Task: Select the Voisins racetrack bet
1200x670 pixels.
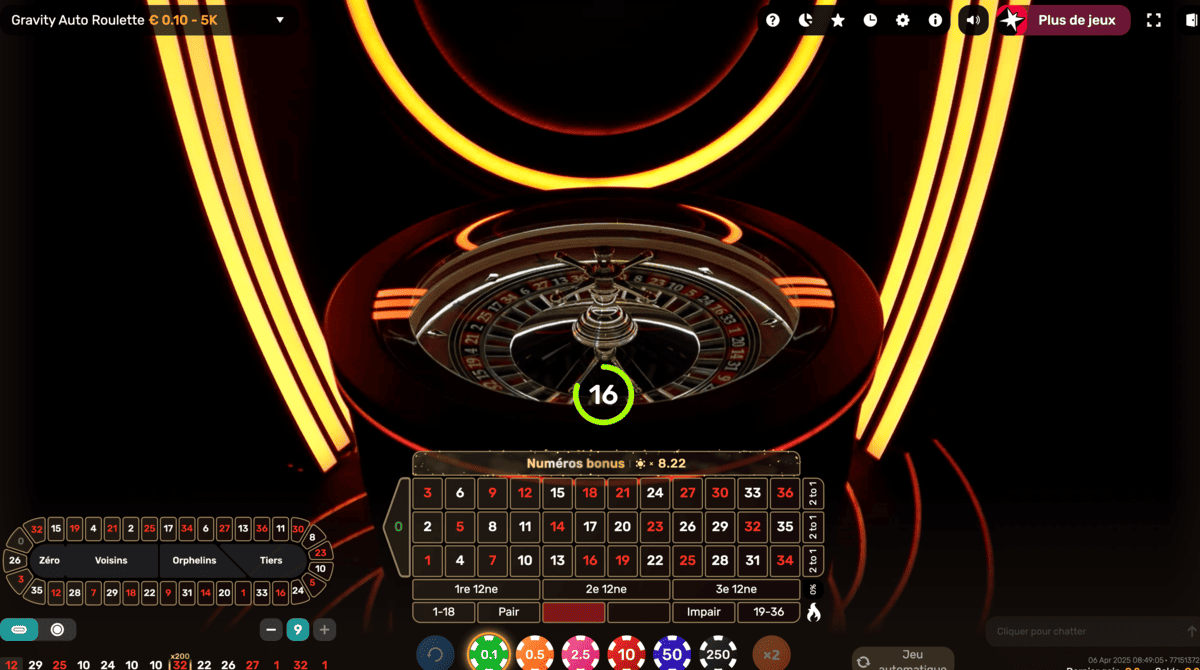Action: (x=111, y=561)
